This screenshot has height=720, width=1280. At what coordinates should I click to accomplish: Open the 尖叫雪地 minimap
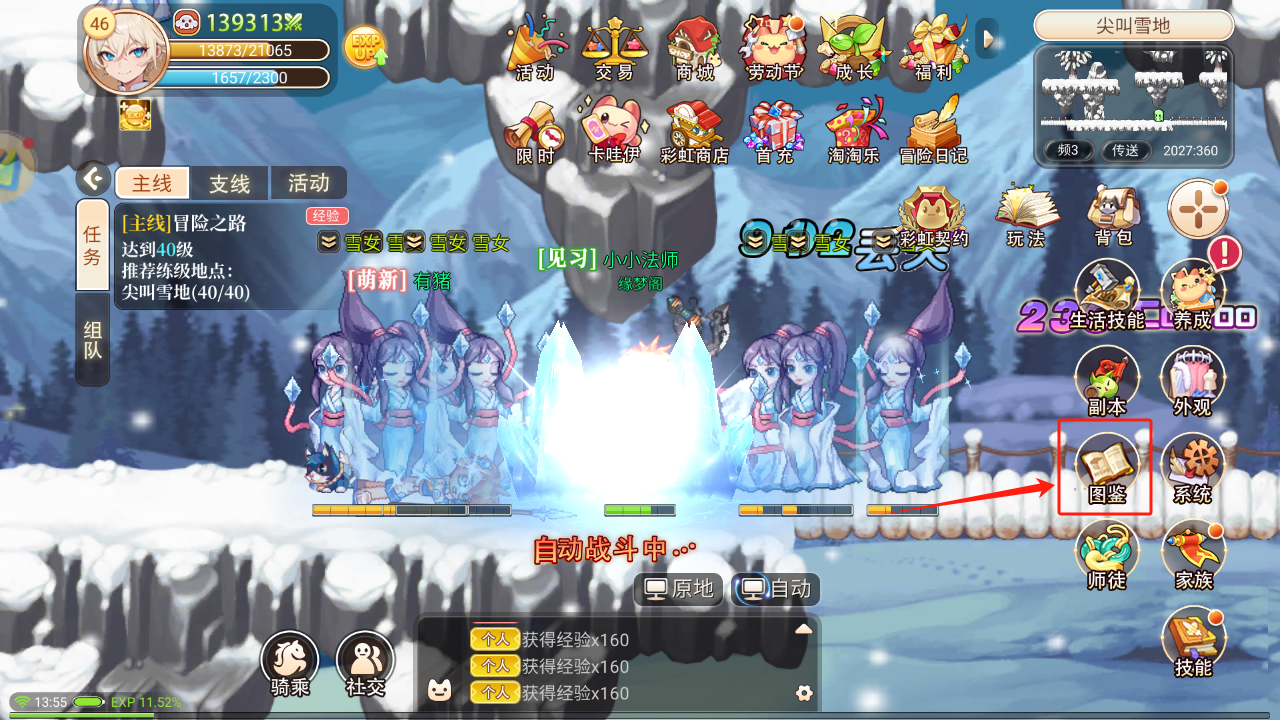click(x=1133, y=89)
